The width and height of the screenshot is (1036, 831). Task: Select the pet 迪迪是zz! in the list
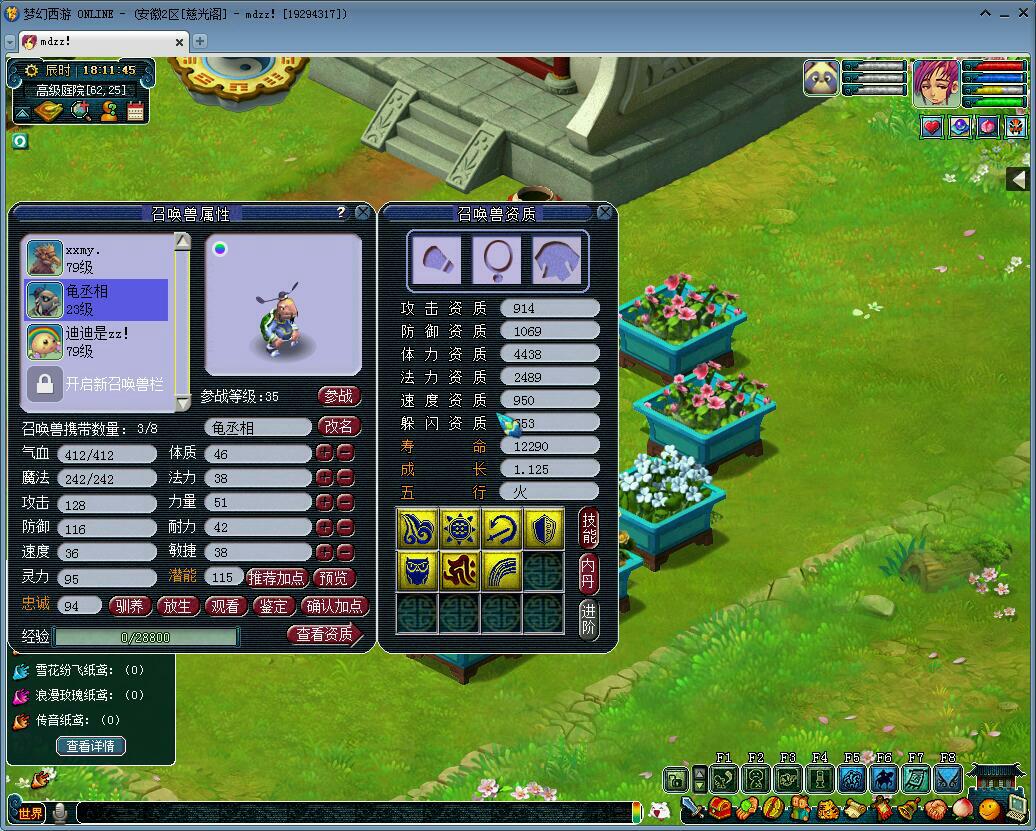click(x=97, y=341)
